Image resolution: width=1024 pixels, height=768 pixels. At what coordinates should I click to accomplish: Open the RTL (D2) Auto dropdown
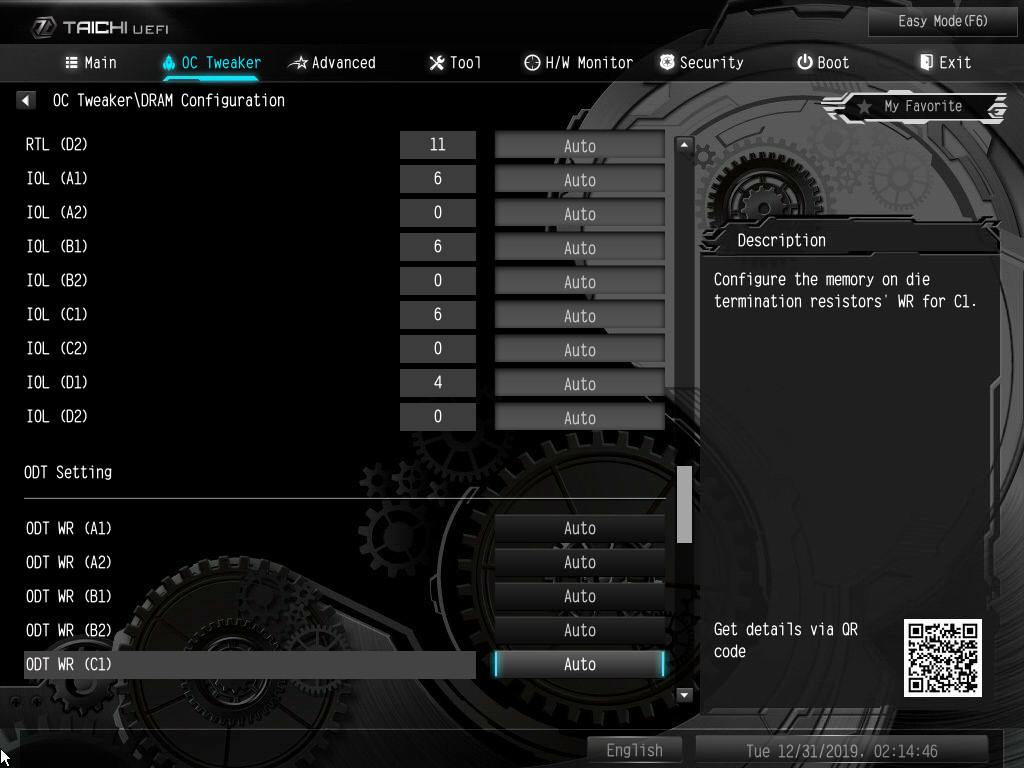point(579,145)
